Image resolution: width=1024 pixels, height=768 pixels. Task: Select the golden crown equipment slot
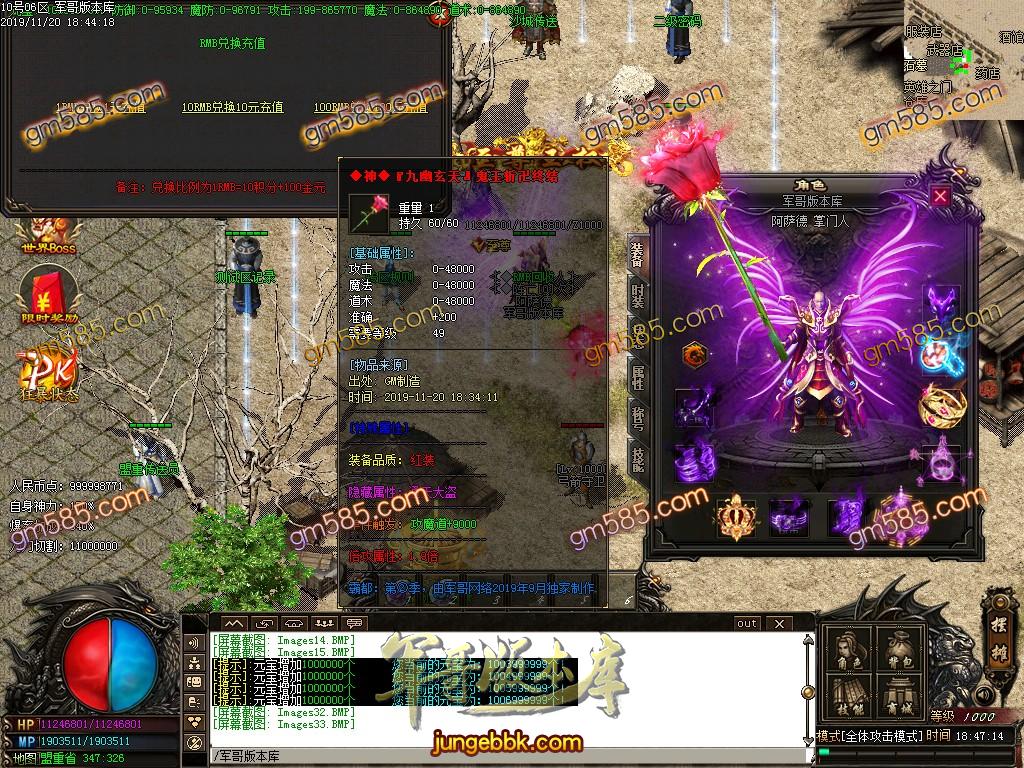[x=737, y=517]
